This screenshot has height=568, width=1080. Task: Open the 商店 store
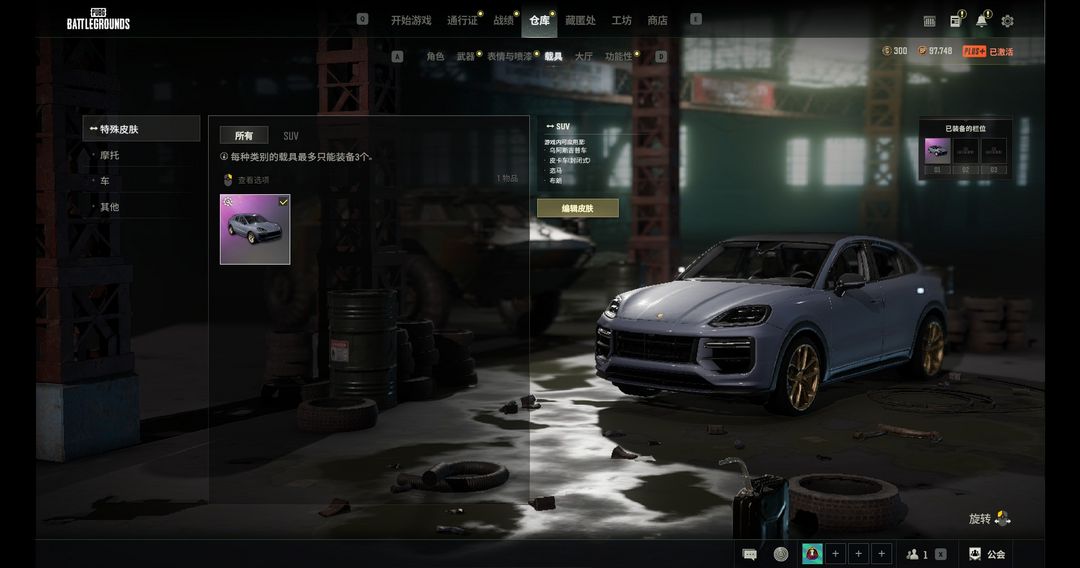pyautogui.click(x=657, y=20)
